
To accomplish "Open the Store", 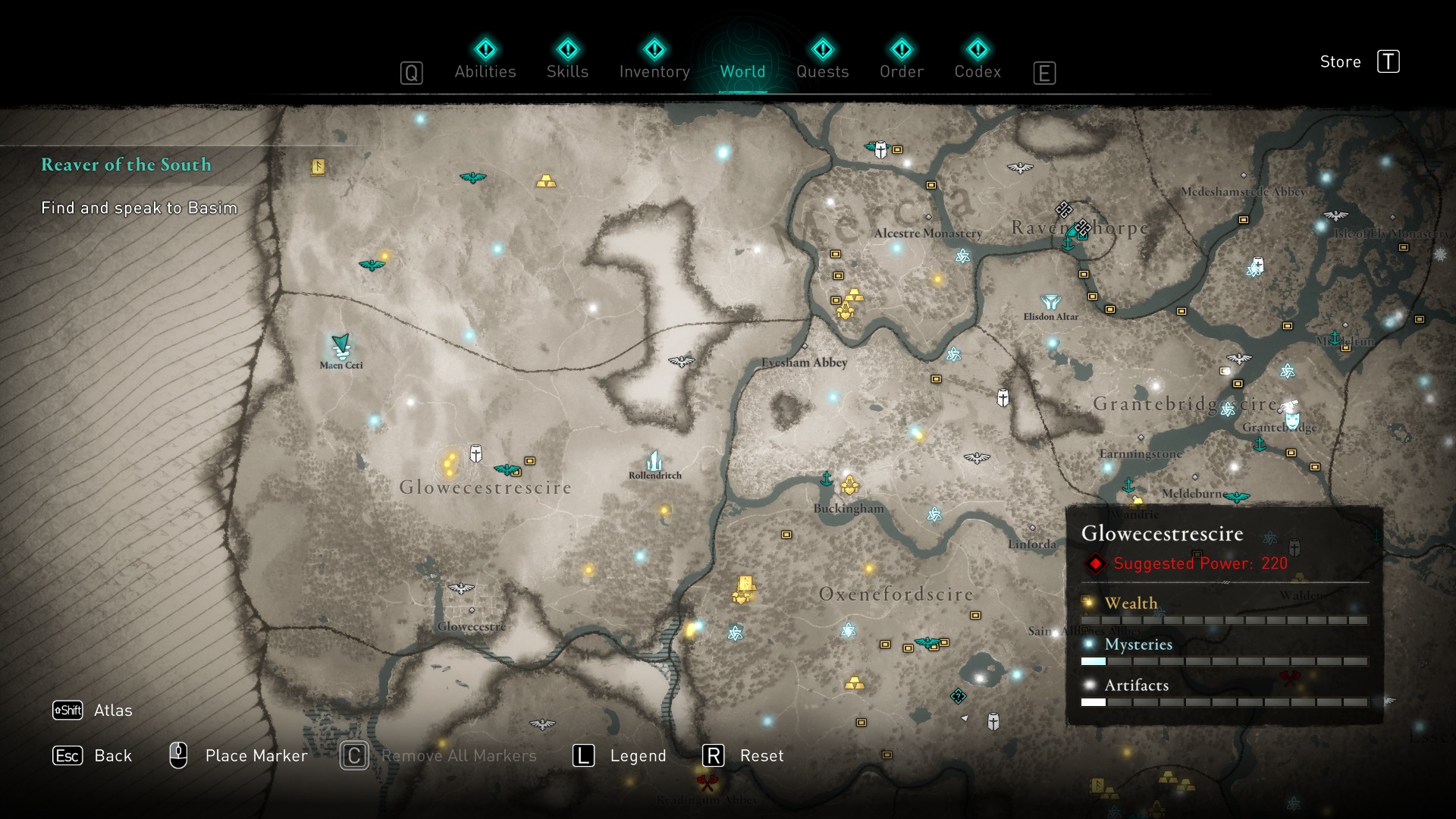I will pyautogui.click(x=1359, y=61).
